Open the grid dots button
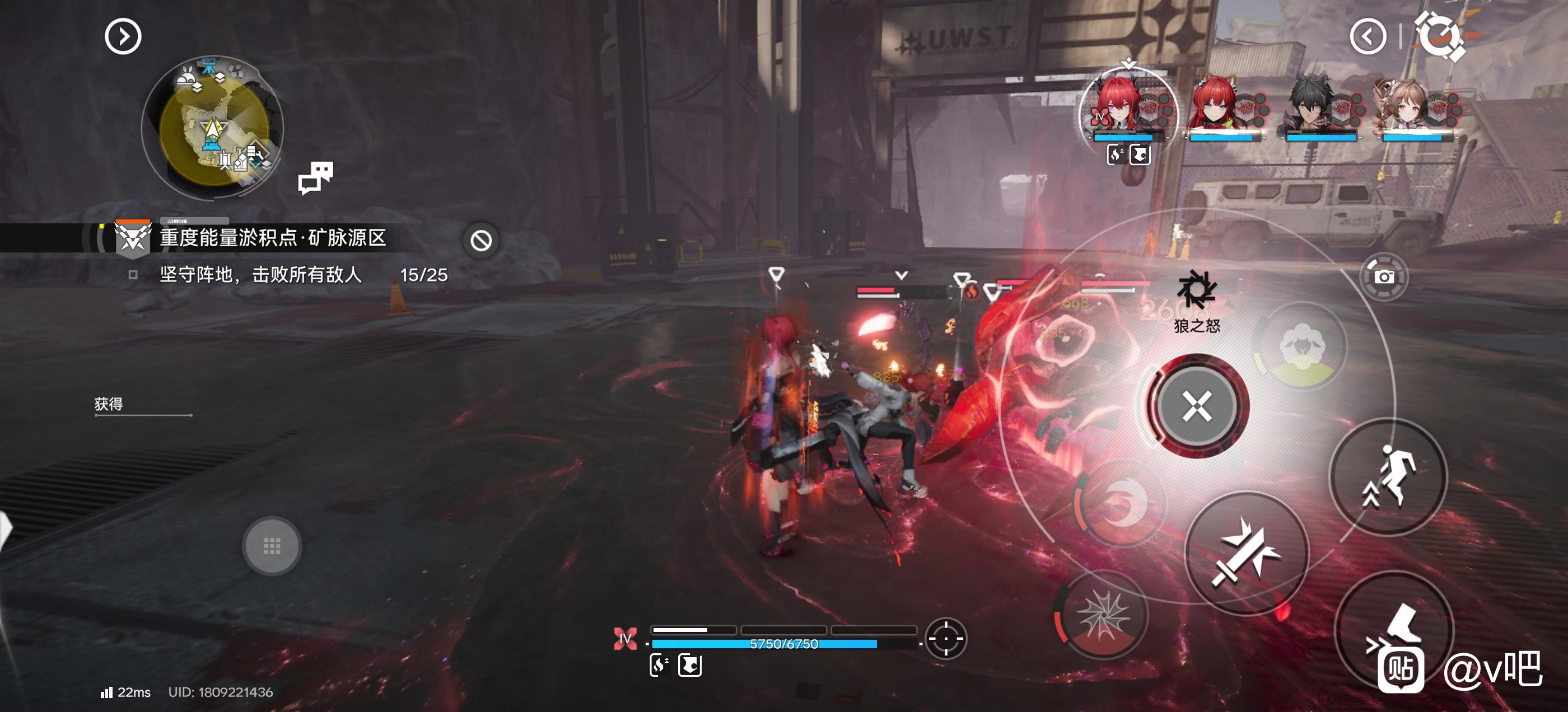The image size is (1568, 712). 272,546
